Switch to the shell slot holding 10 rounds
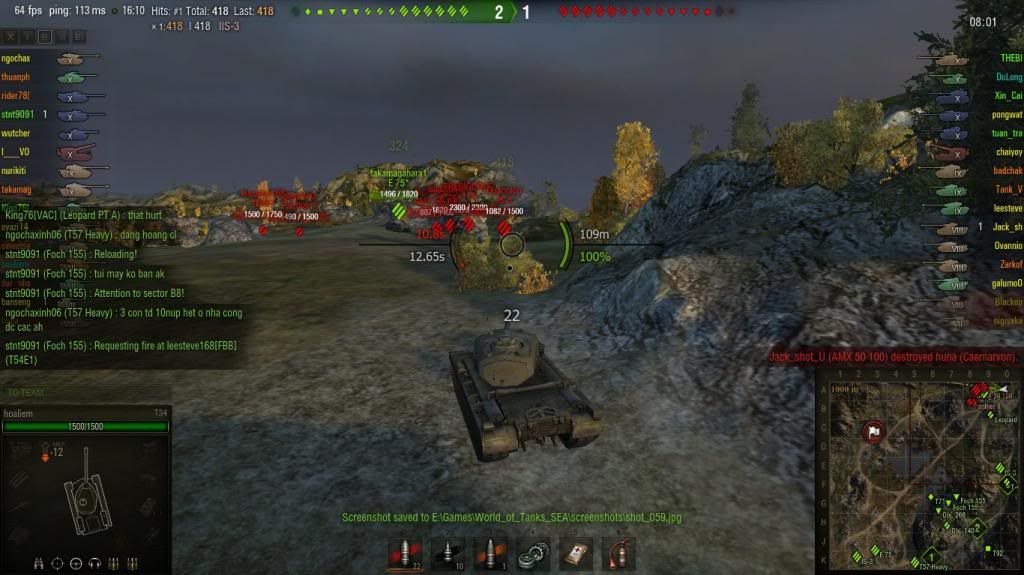1024x575 pixels. pos(447,554)
